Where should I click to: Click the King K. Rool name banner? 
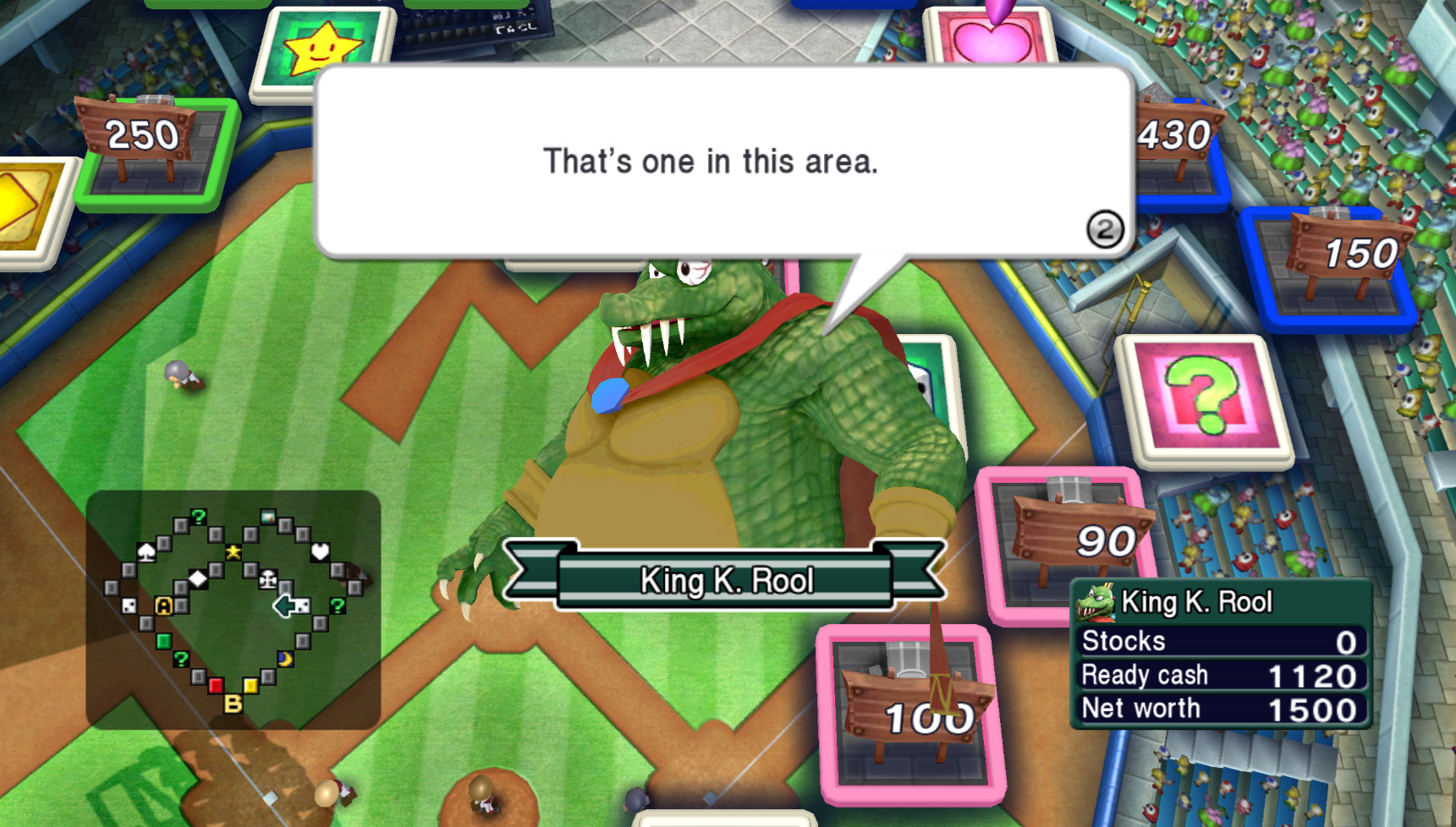point(728,579)
